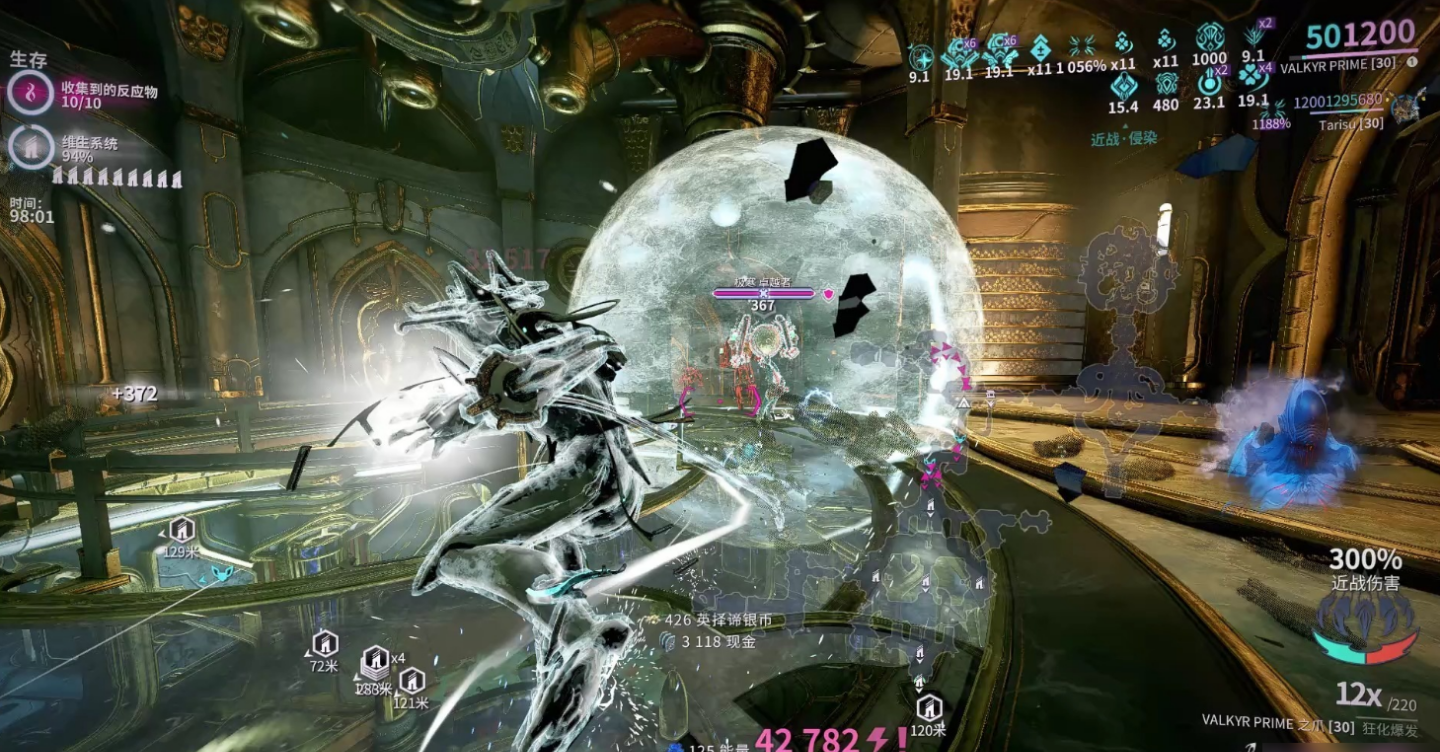The height and width of the screenshot is (752, 1440).
Task: Select the 480 value buff icon
Action: tap(1165, 84)
